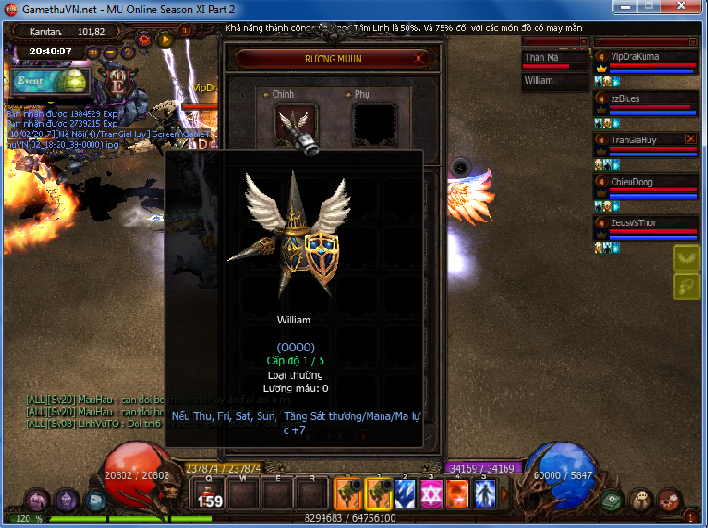
Task: Click the orange play arrow button near the clock
Action: coord(165,39)
